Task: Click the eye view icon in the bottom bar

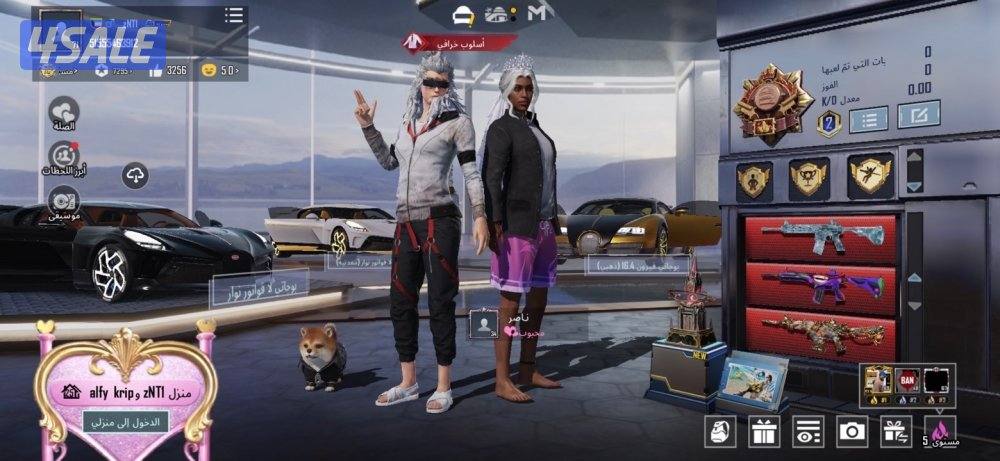Action: tap(807, 431)
